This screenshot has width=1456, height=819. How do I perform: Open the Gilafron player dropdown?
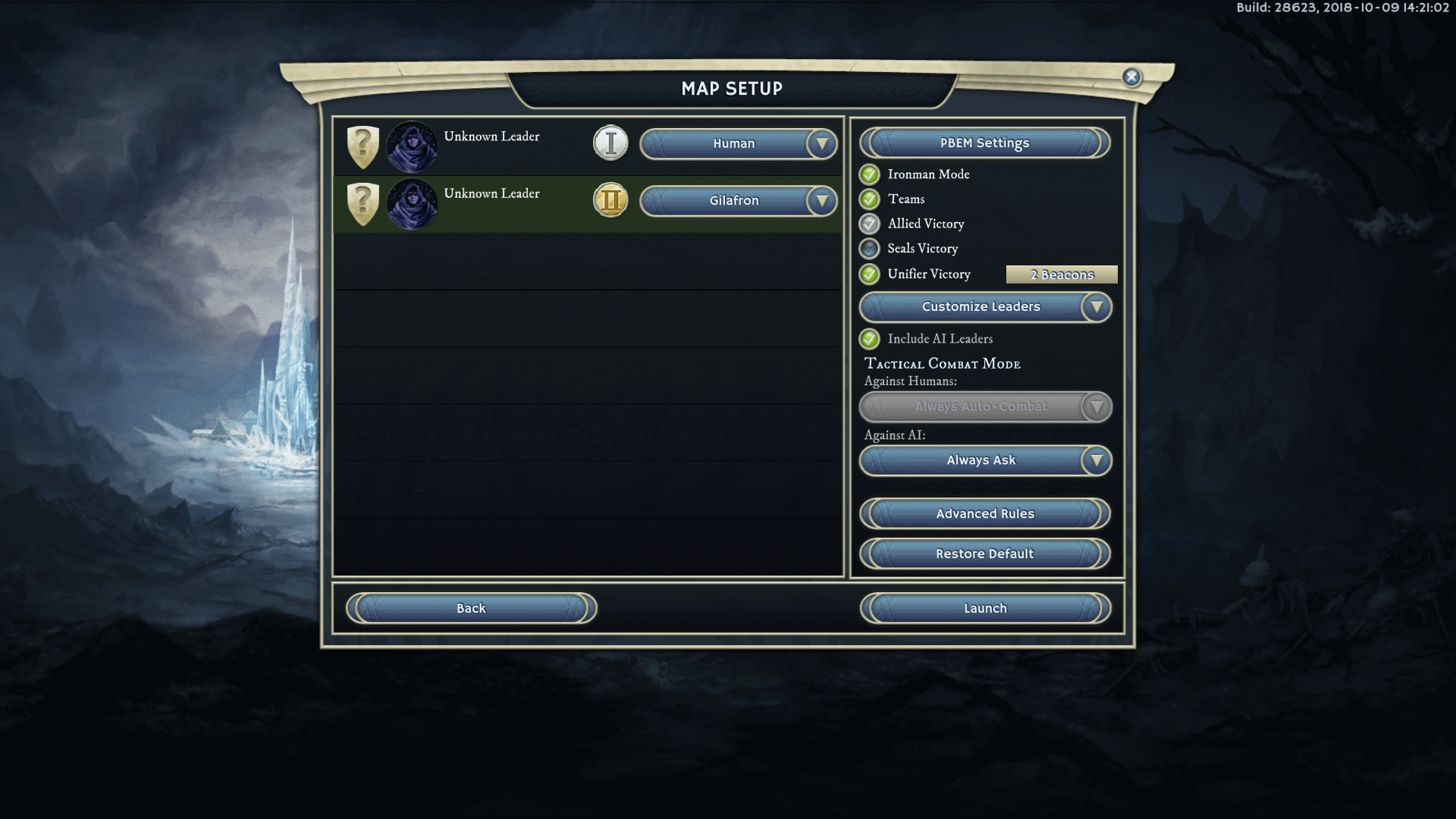821,201
